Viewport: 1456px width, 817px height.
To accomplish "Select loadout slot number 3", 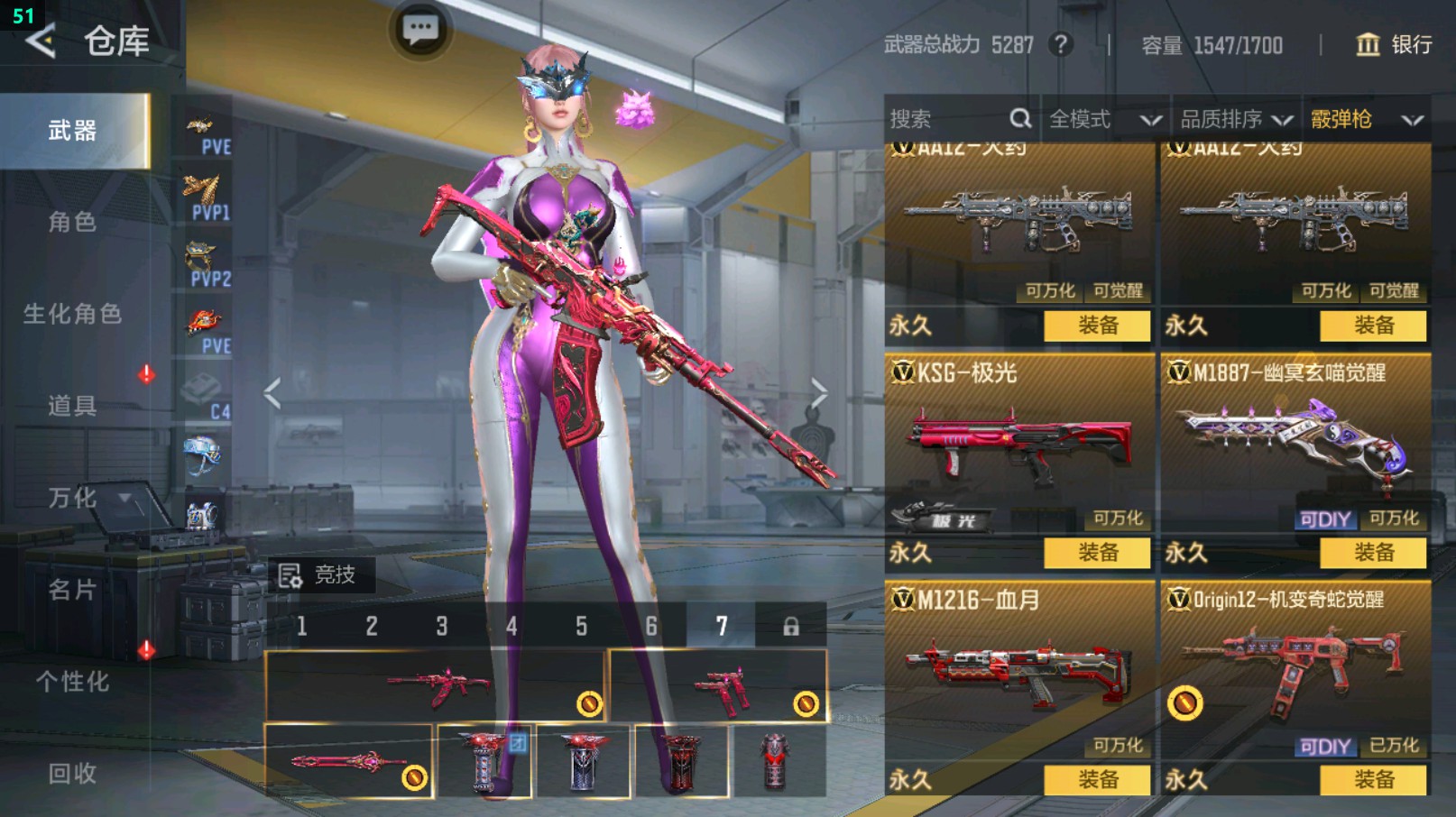I will point(442,626).
